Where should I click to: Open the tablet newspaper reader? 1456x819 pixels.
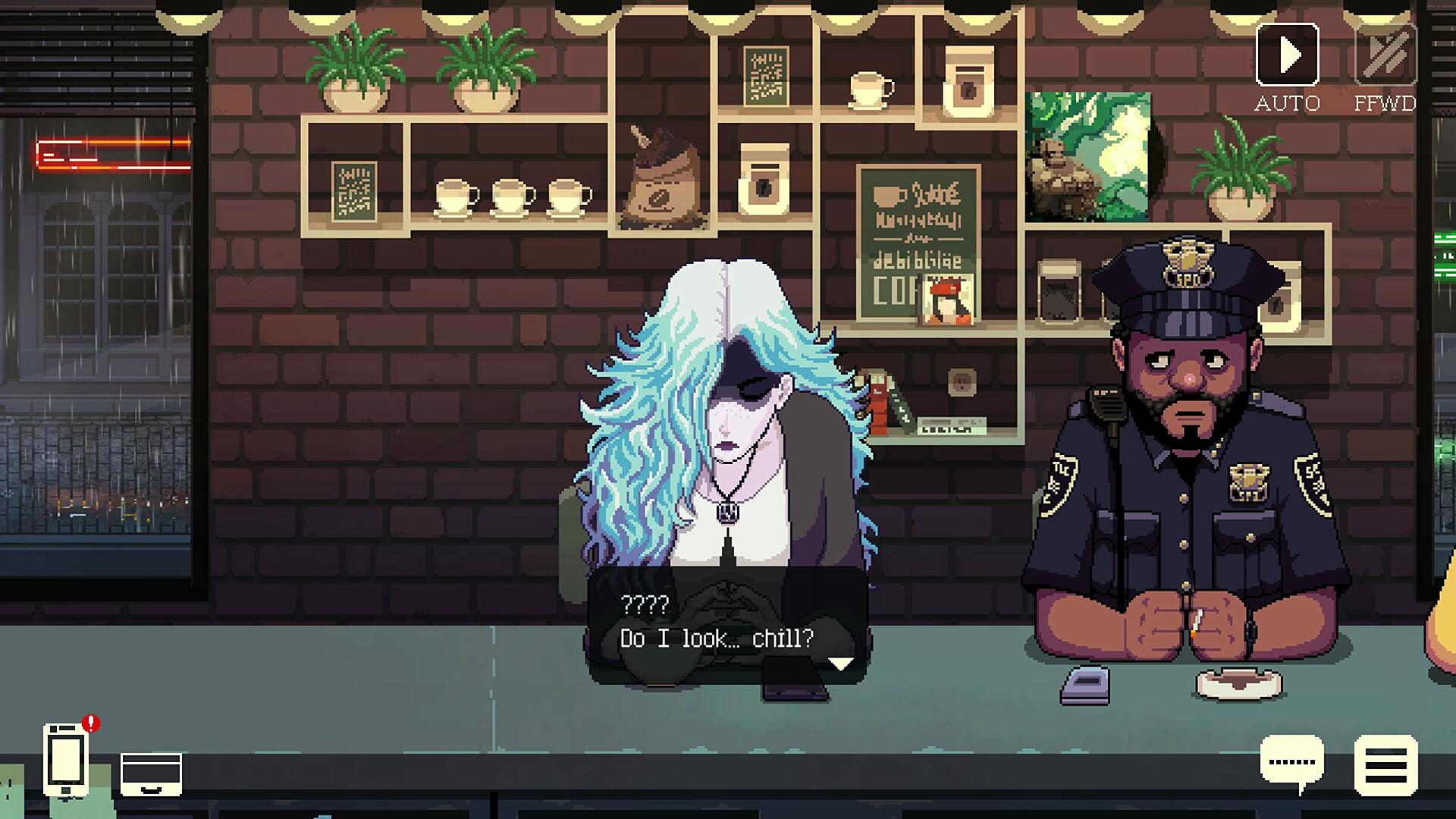pyautogui.click(x=152, y=775)
